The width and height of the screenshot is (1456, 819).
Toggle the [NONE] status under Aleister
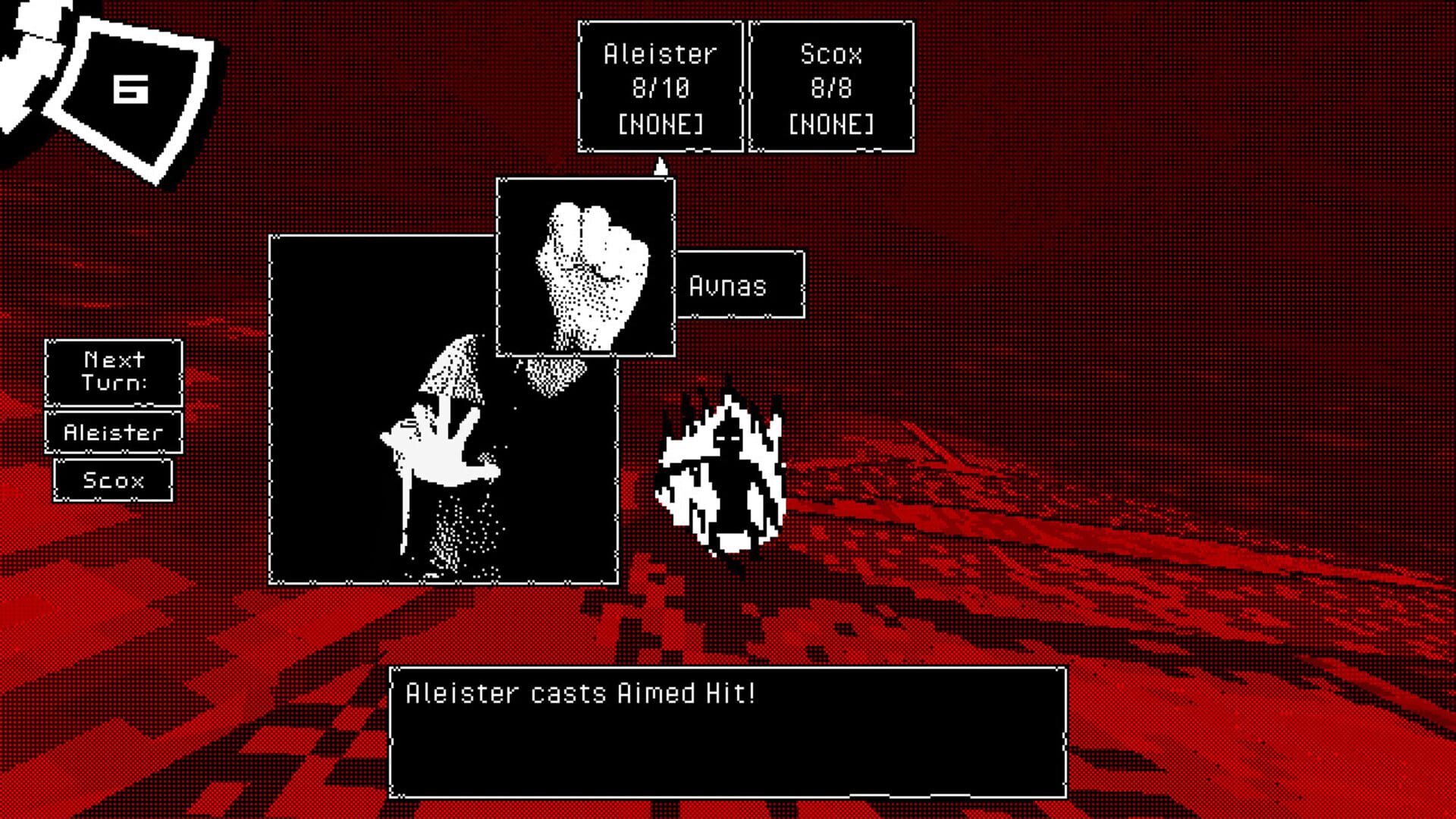(x=660, y=121)
